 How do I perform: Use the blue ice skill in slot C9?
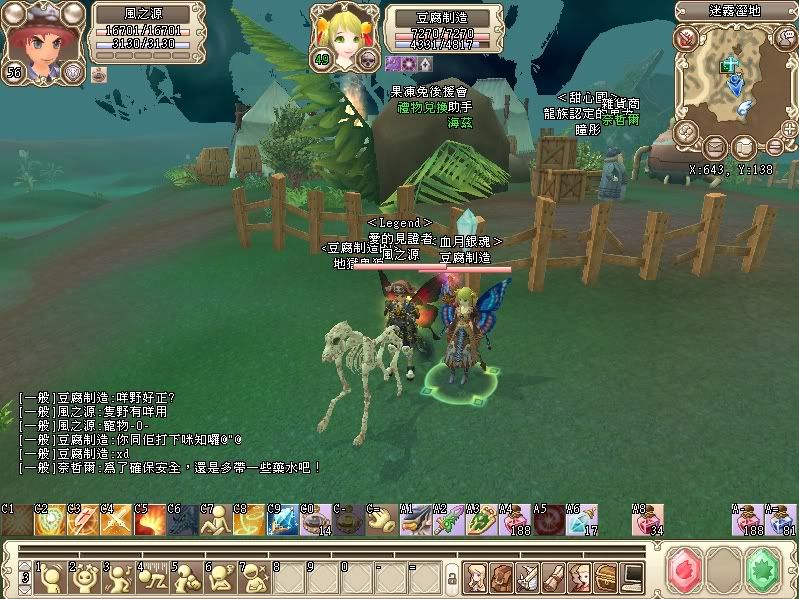(x=282, y=520)
